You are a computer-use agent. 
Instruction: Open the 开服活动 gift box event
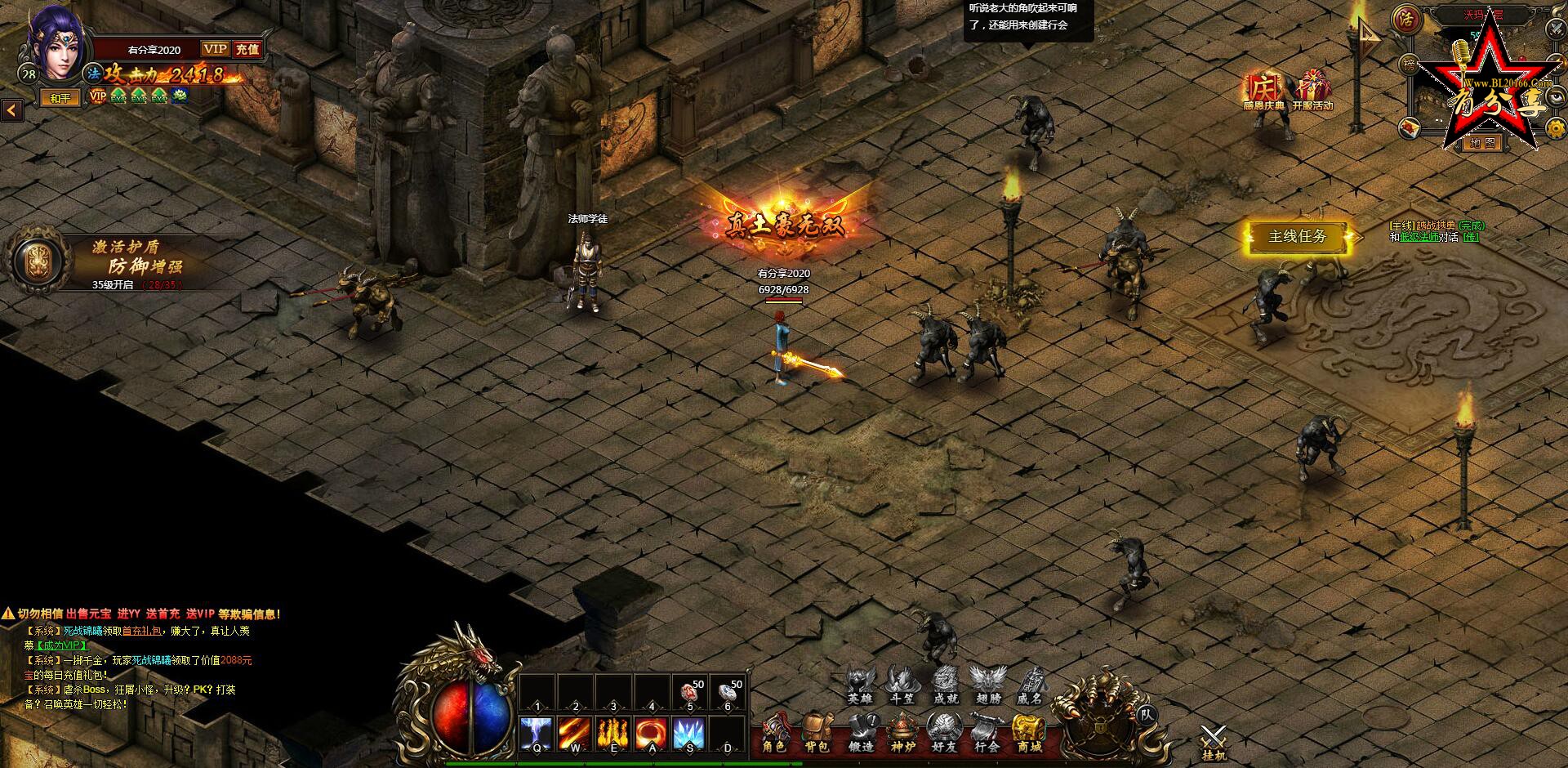pos(1312,90)
